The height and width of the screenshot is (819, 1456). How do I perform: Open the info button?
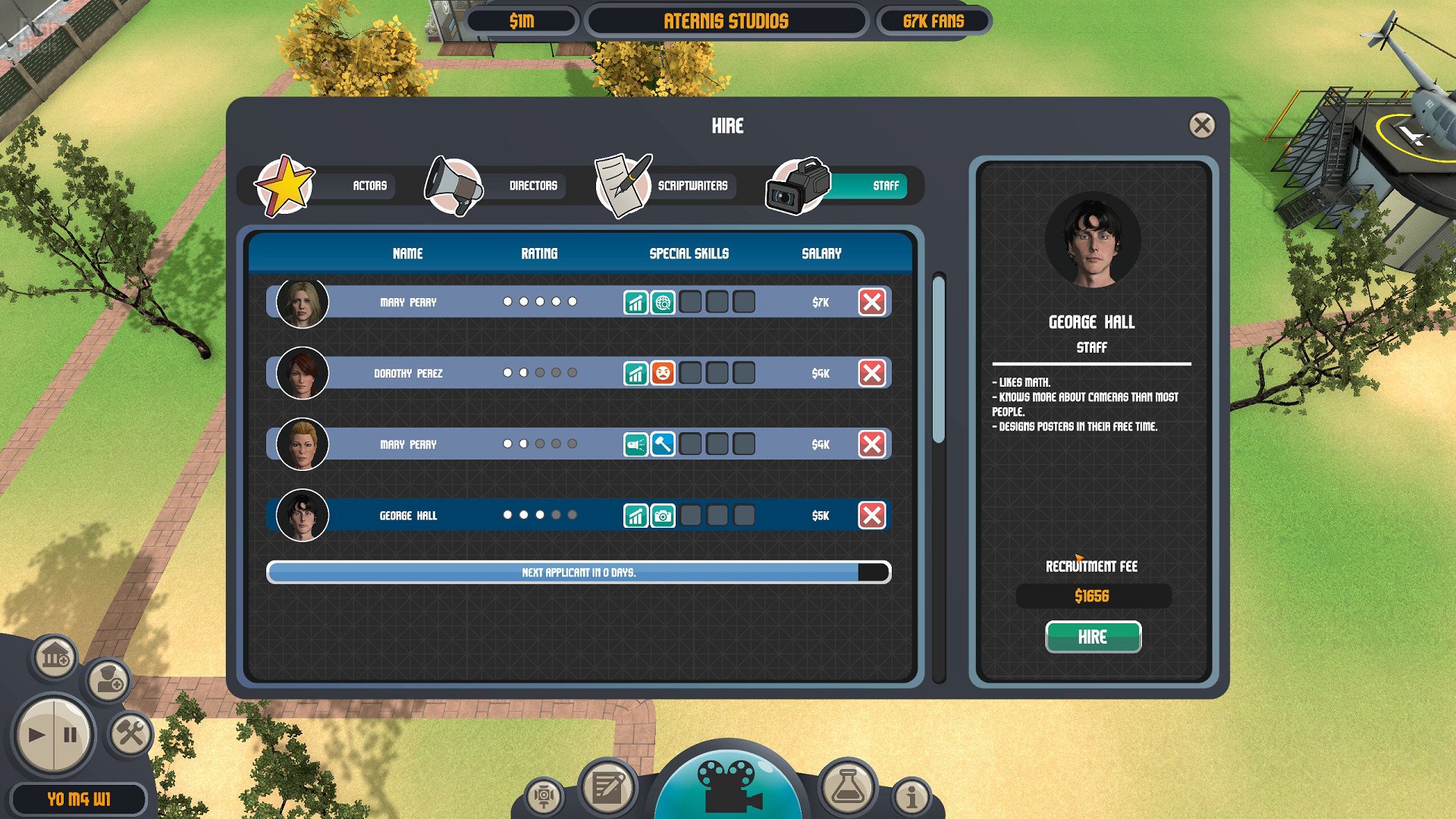click(x=911, y=797)
